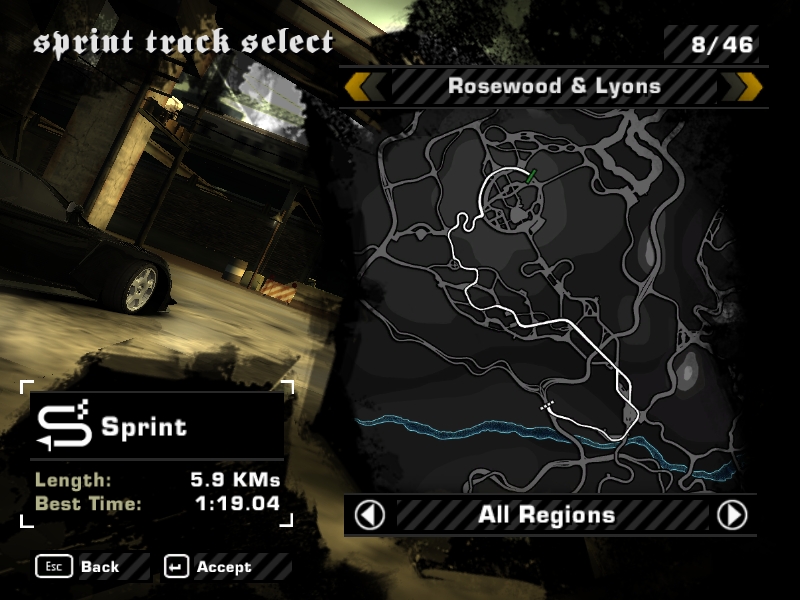Select the All Regions filter label
This screenshot has height=600, width=800.
pos(546,516)
